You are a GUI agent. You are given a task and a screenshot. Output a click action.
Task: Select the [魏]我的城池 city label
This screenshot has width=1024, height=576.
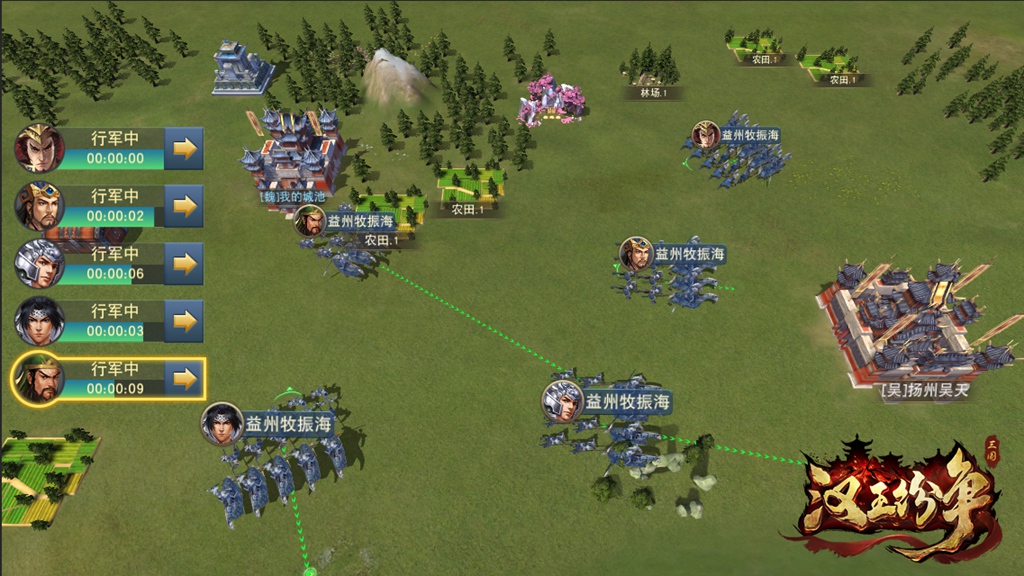tap(292, 196)
